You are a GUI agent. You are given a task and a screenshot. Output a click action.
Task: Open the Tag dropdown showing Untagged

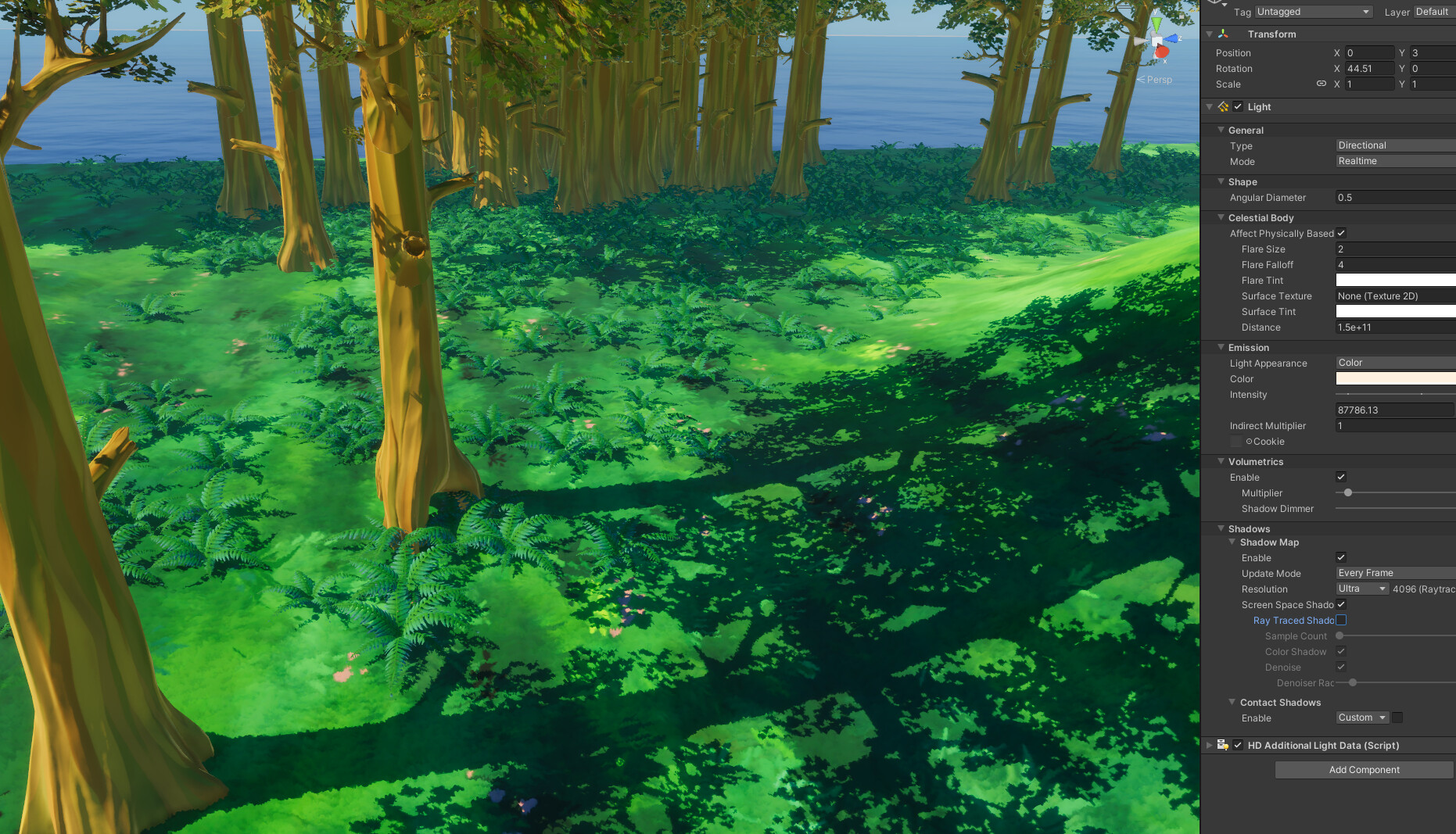(1313, 11)
